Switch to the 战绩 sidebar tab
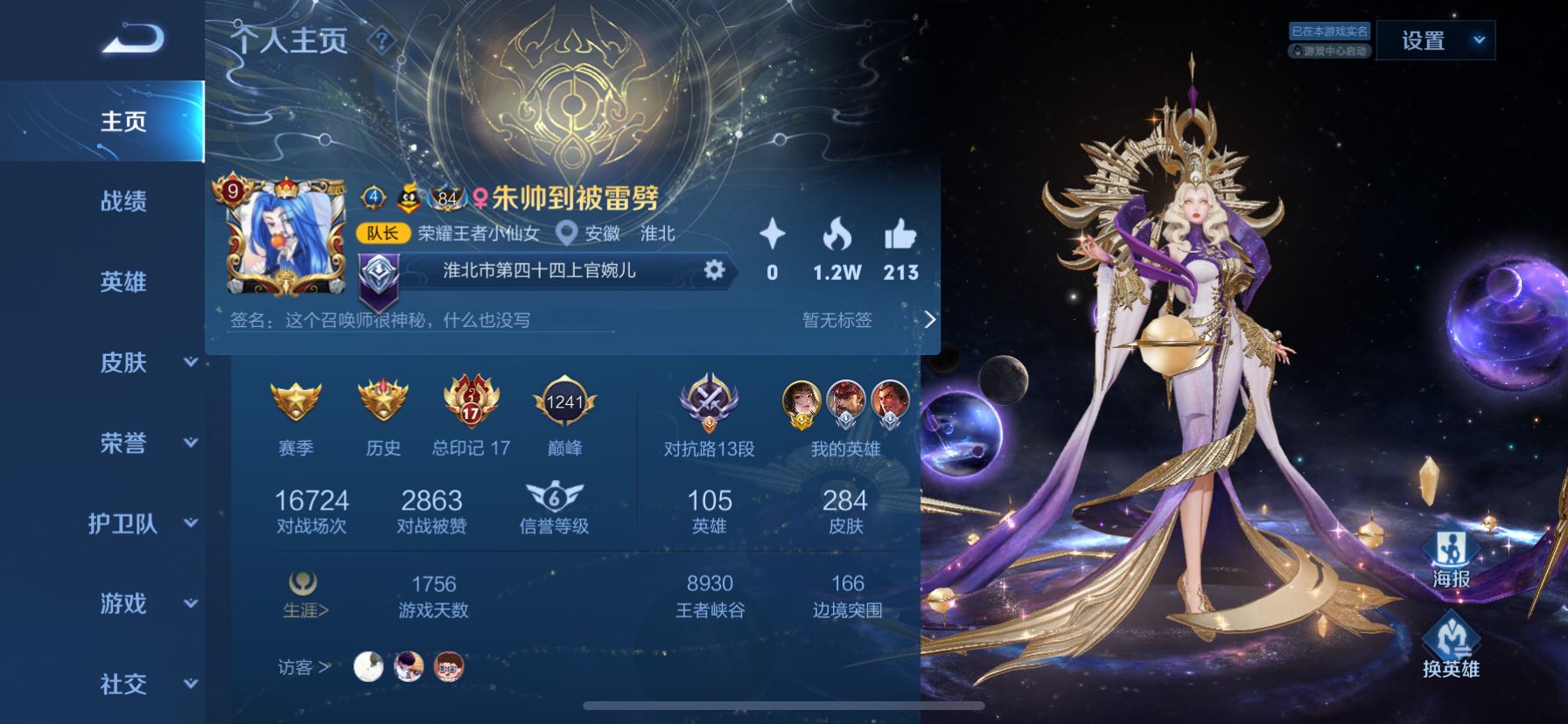 point(122,202)
